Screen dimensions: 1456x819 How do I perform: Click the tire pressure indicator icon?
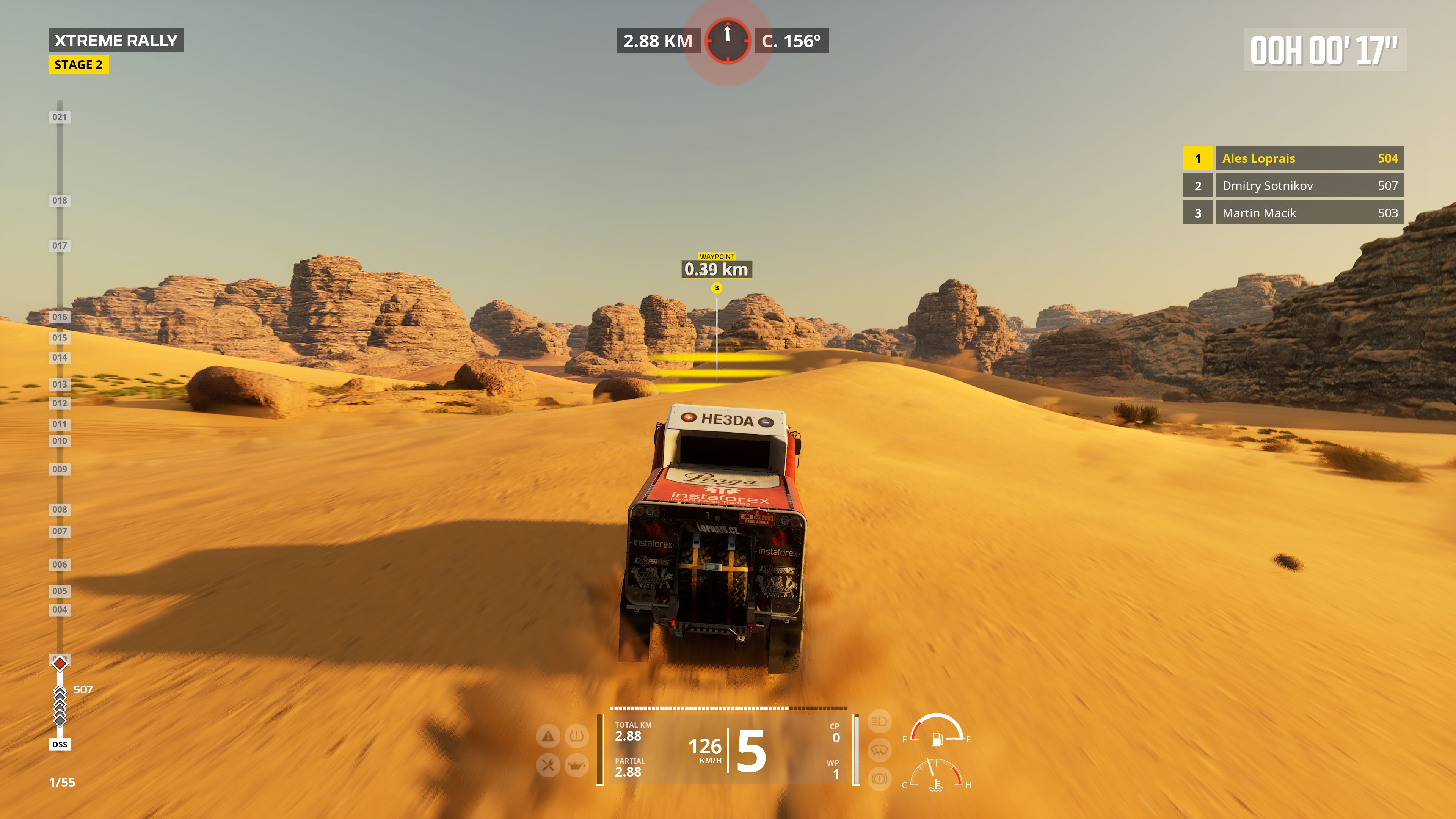click(x=576, y=736)
